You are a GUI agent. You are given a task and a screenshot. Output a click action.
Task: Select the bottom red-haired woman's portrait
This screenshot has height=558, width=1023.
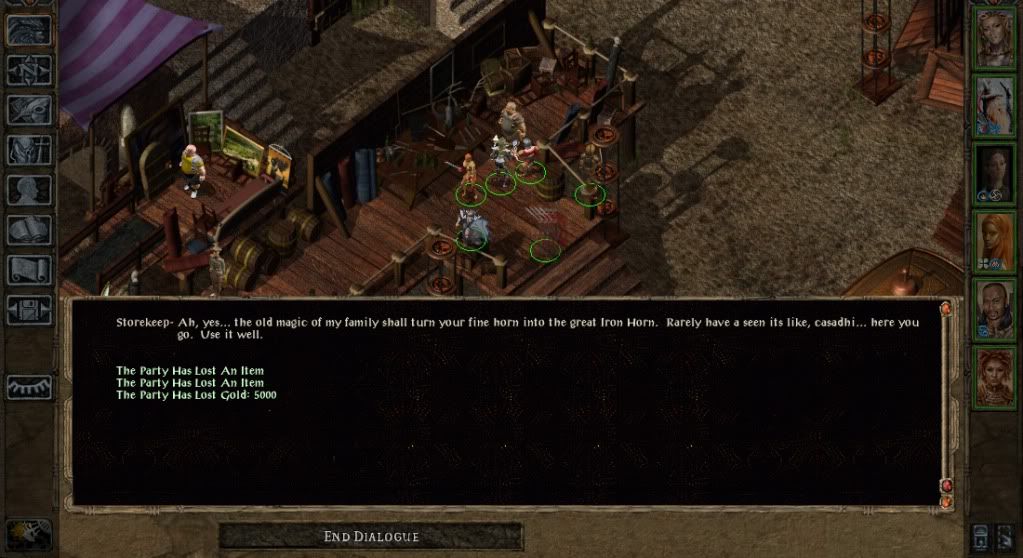[x=996, y=376]
